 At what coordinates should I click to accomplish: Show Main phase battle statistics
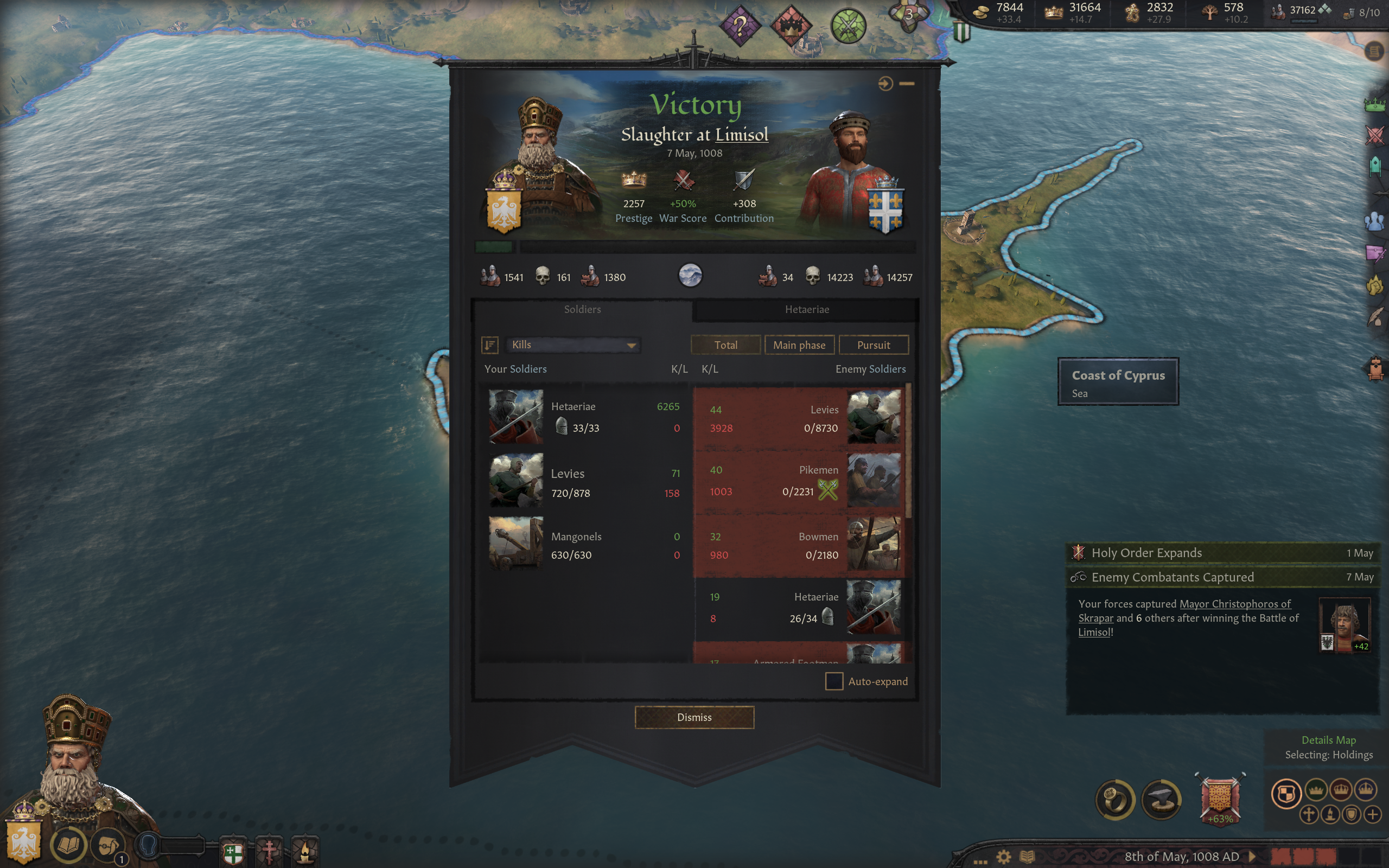[x=799, y=345]
